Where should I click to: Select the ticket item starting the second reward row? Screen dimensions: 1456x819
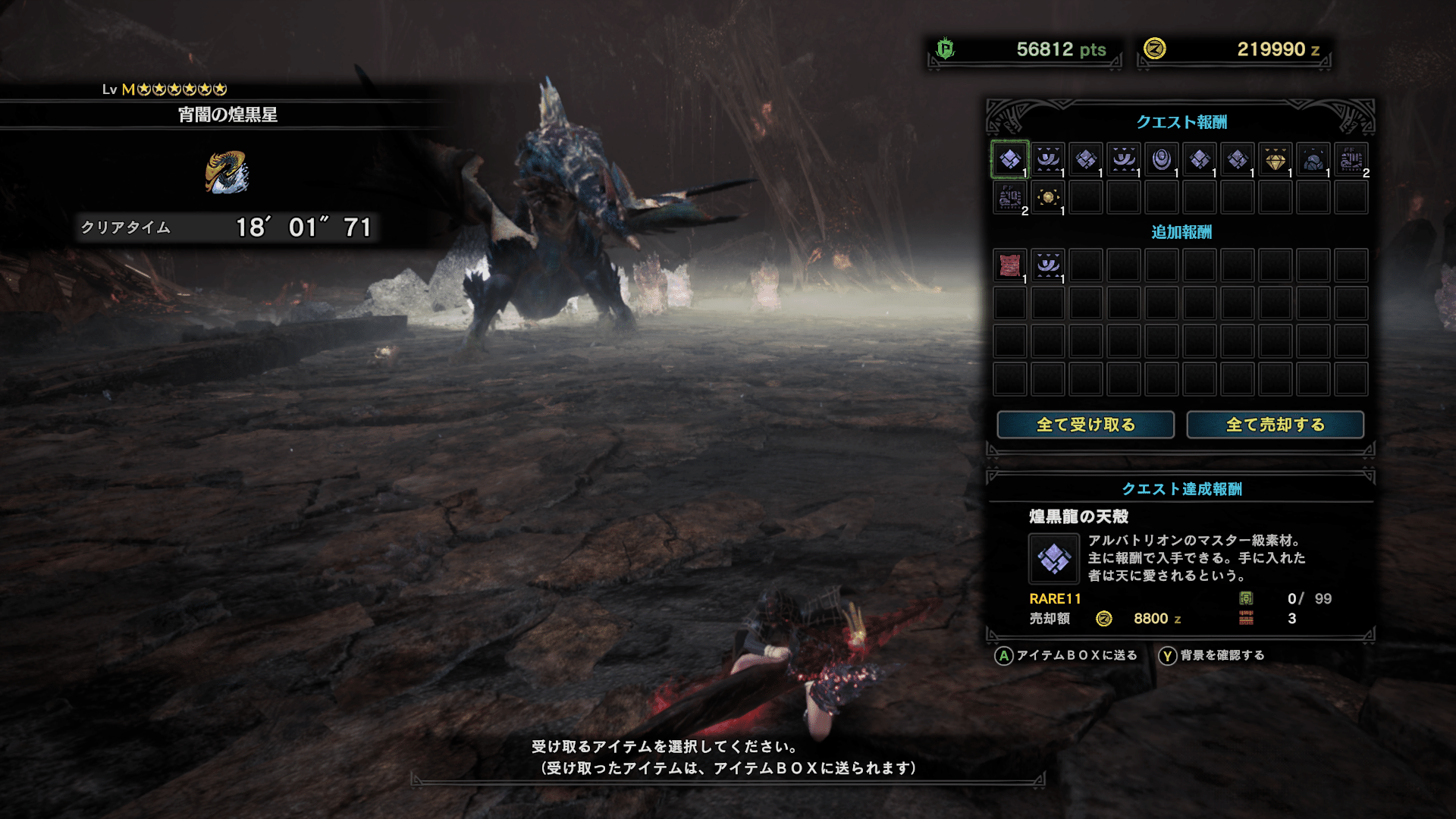click(x=1009, y=197)
